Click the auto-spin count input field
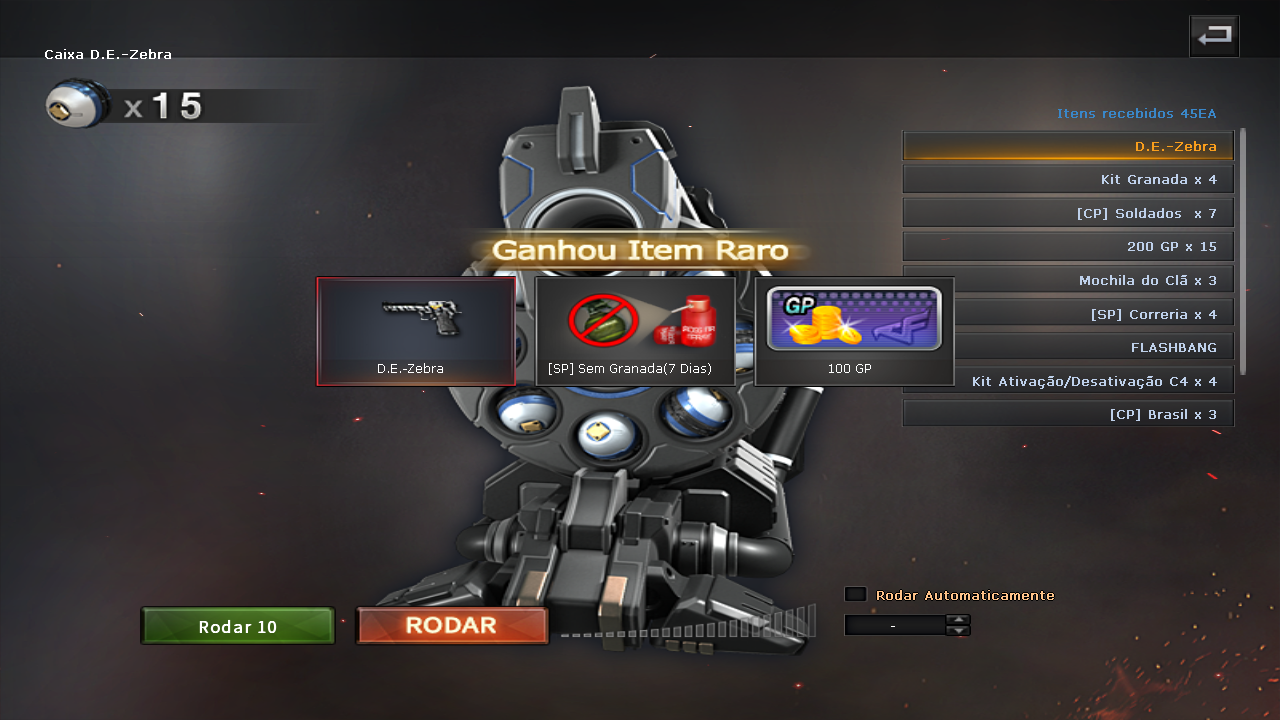This screenshot has width=1280, height=720. pos(894,626)
